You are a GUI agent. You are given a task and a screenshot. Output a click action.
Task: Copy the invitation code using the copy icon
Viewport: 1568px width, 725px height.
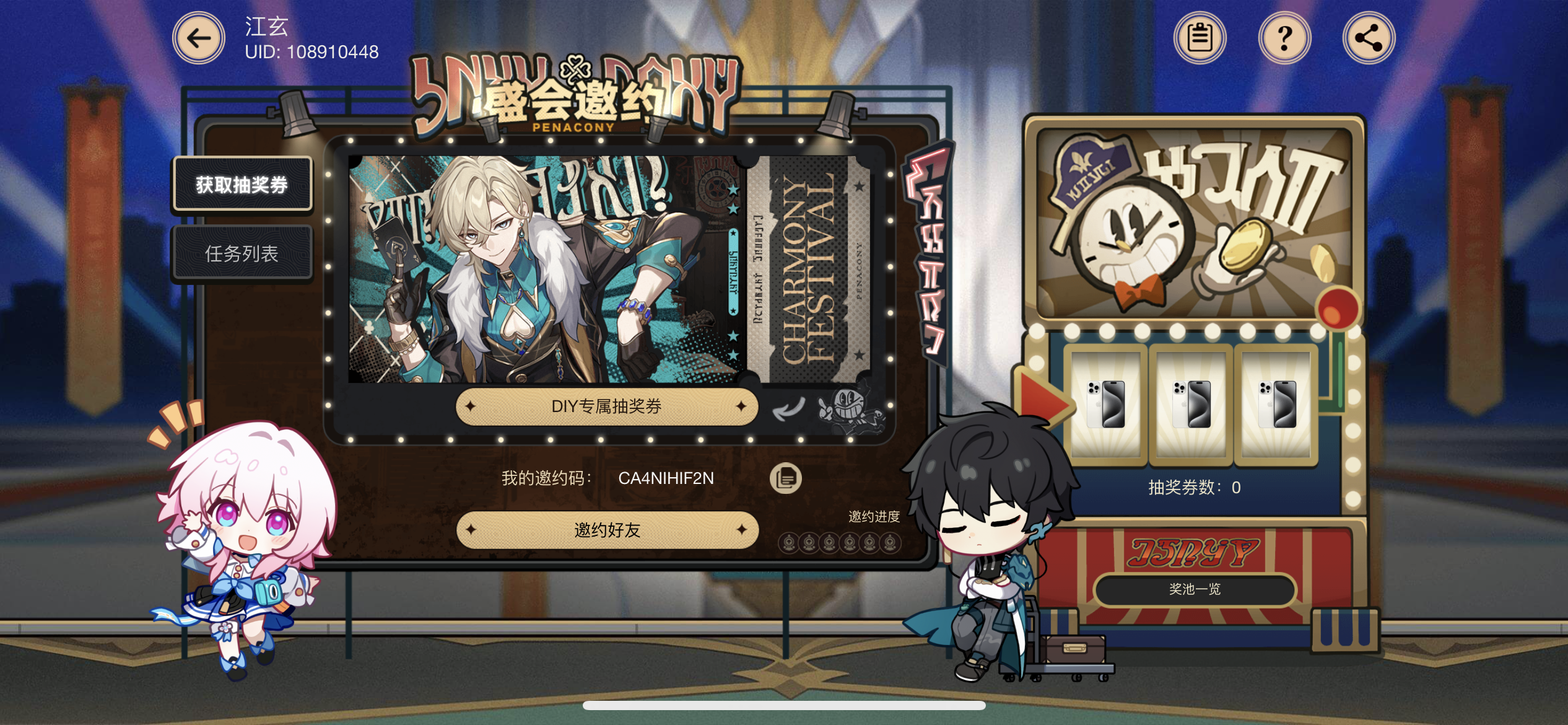click(x=788, y=478)
